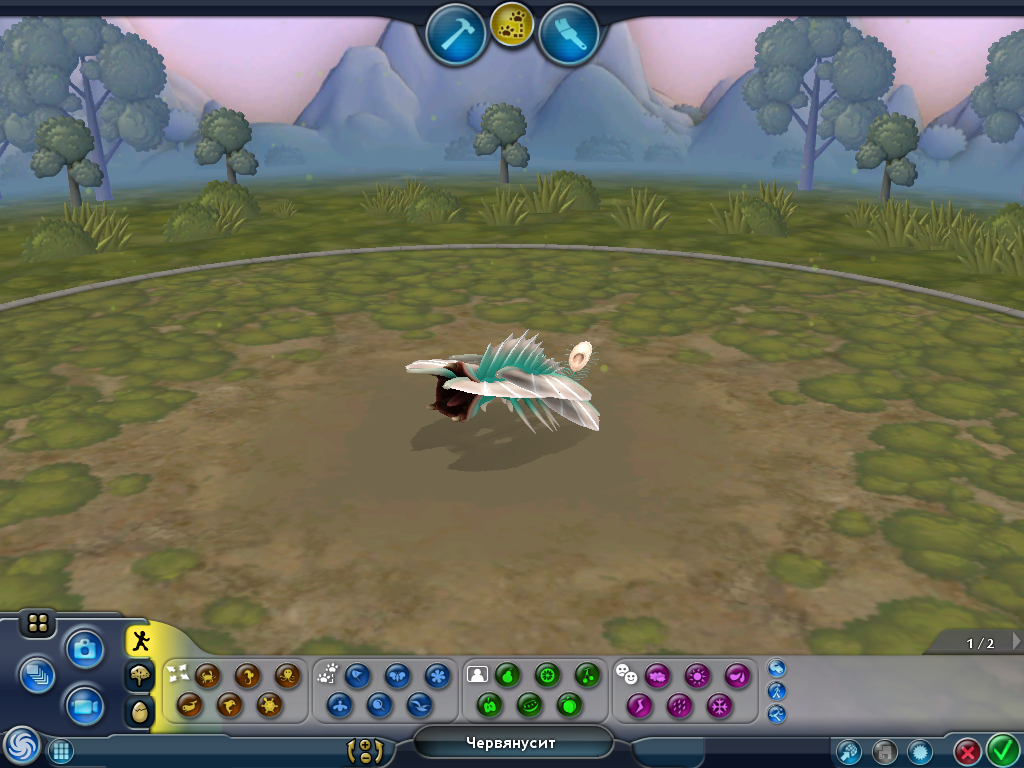
Task: Activate the blue butterfly action
Action: (x=397, y=676)
